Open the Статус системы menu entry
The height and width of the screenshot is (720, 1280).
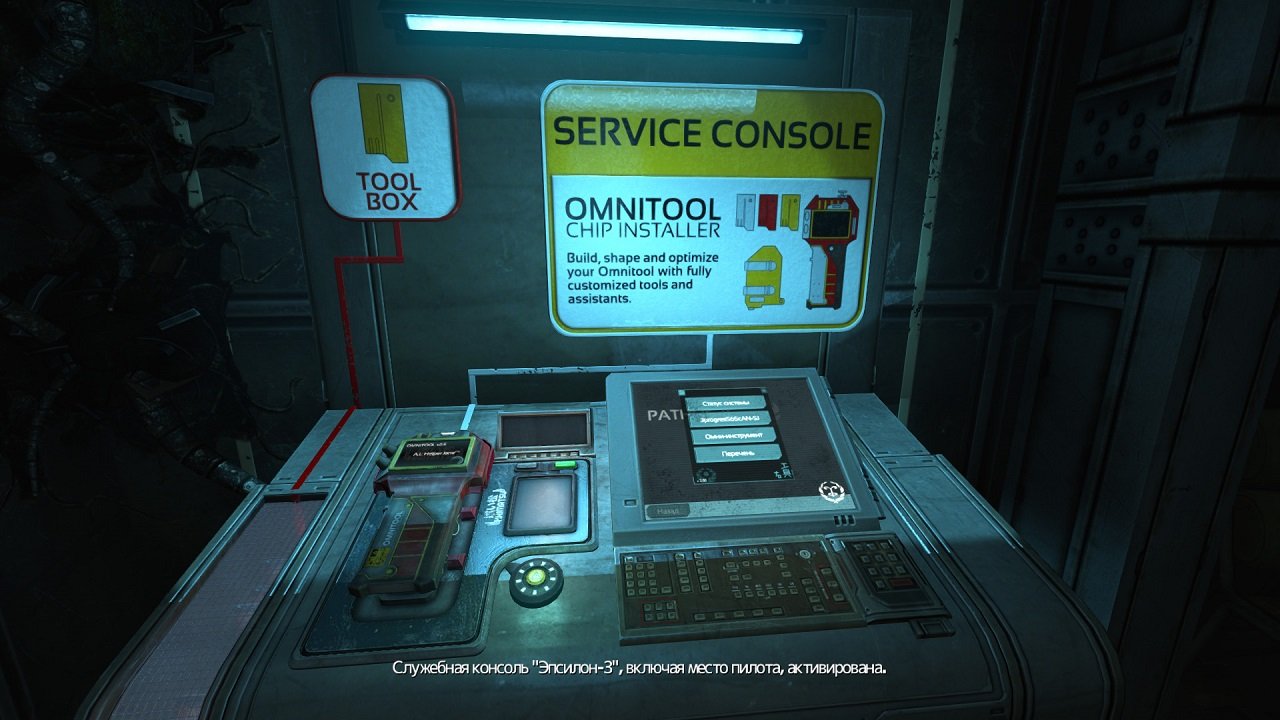[x=725, y=403]
